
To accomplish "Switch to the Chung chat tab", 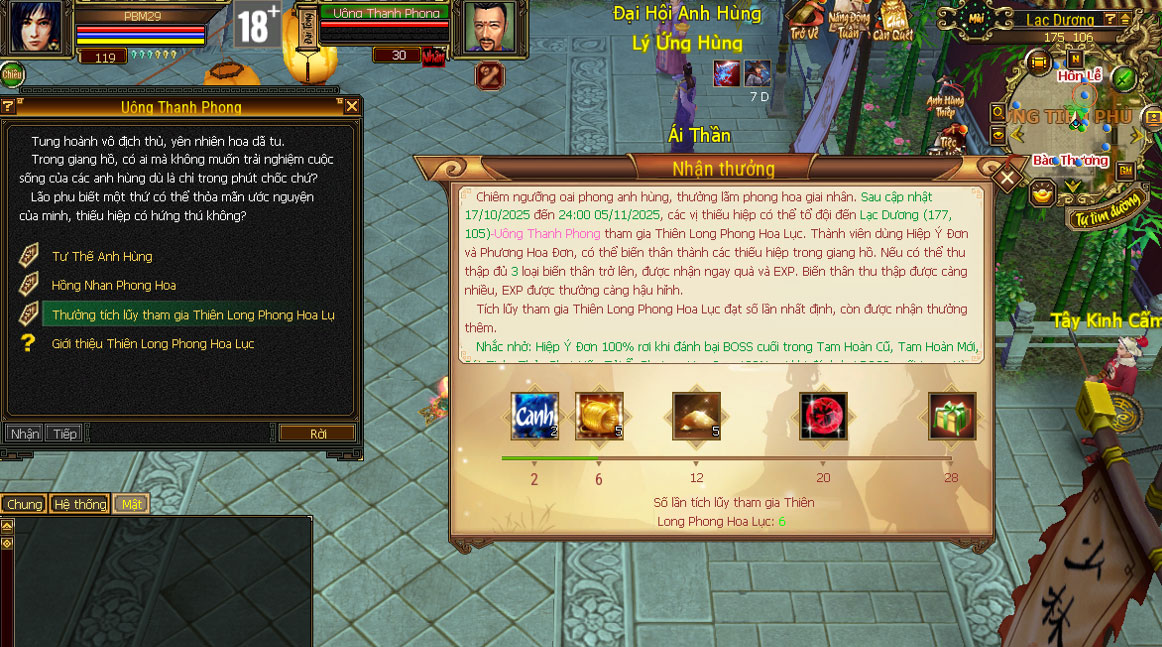I will click(x=24, y=504).
